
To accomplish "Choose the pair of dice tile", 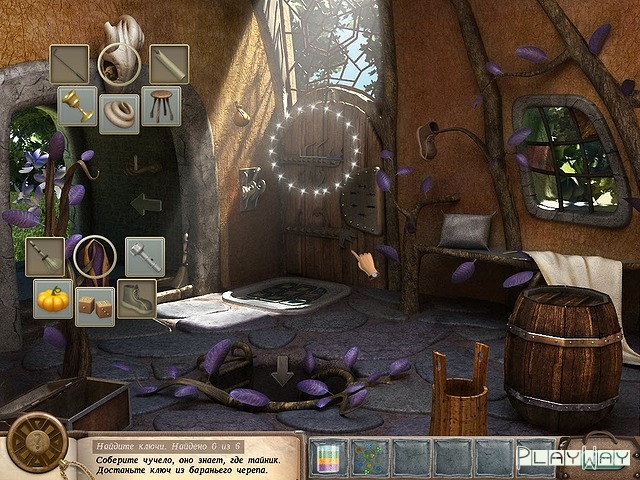I will coord(95,307).
